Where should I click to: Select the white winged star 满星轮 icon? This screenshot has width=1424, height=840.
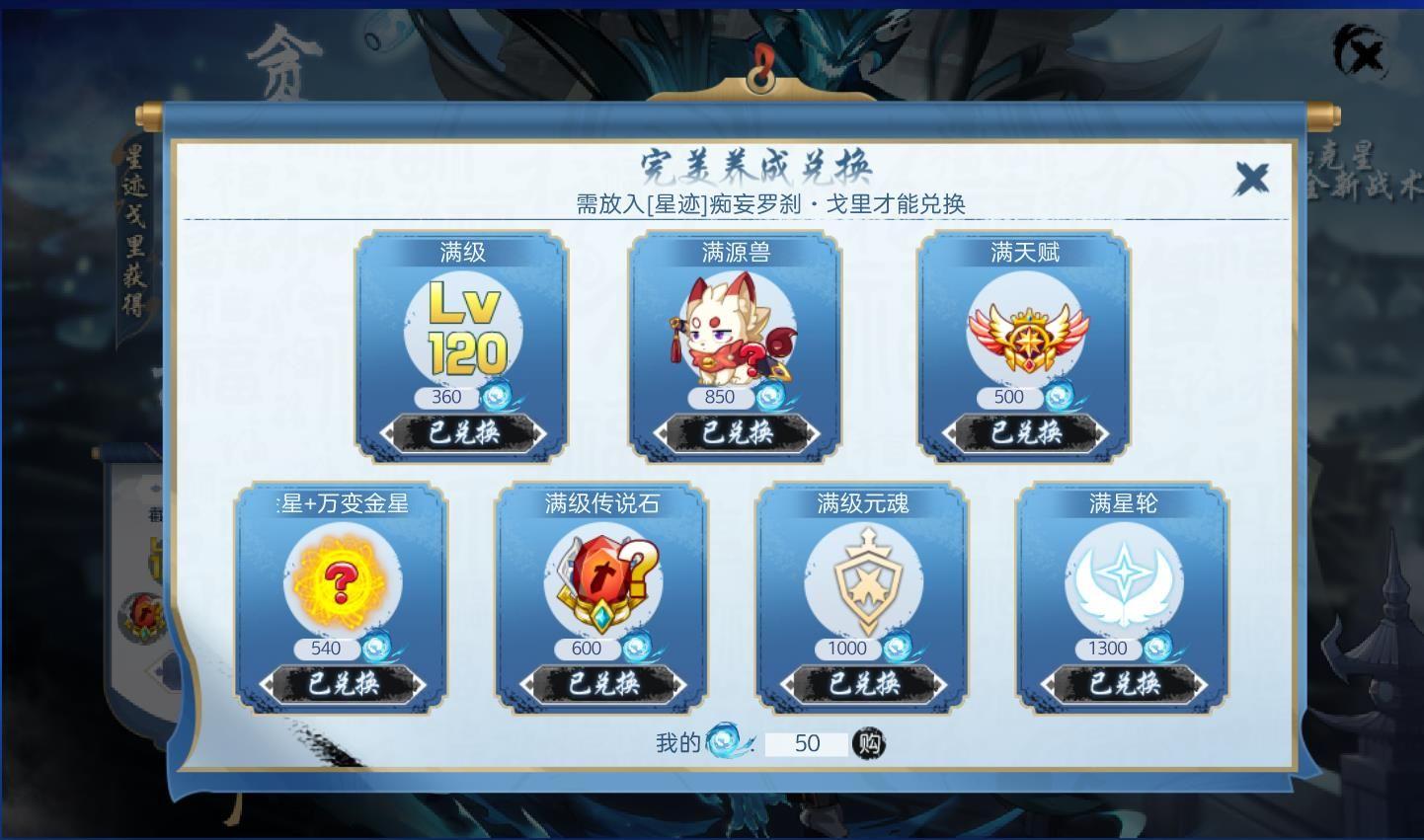pyautogui.click(x=1124, y=582)
